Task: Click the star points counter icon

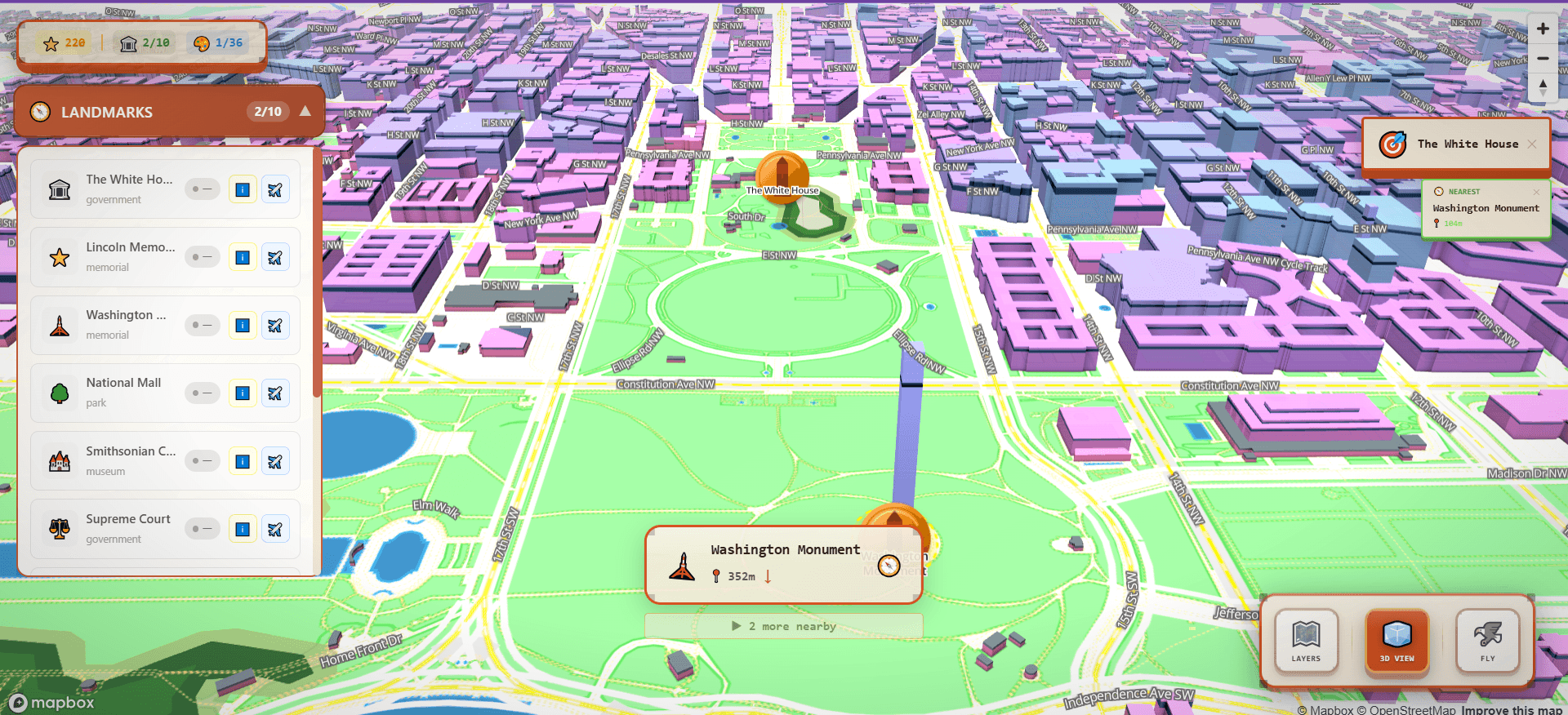Action: click(x=51, y=42)
